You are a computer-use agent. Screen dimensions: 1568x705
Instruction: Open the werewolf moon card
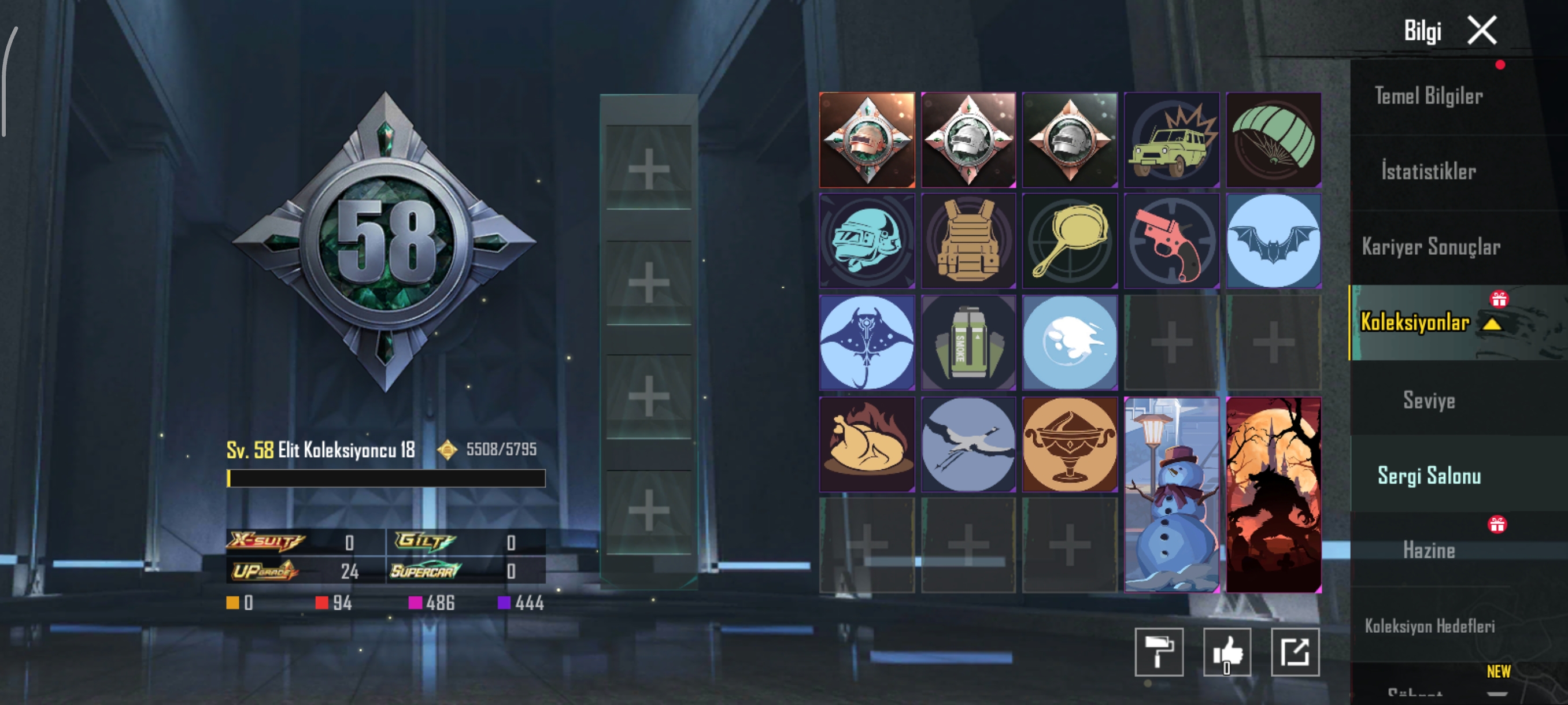click(x=1273, y=494)
